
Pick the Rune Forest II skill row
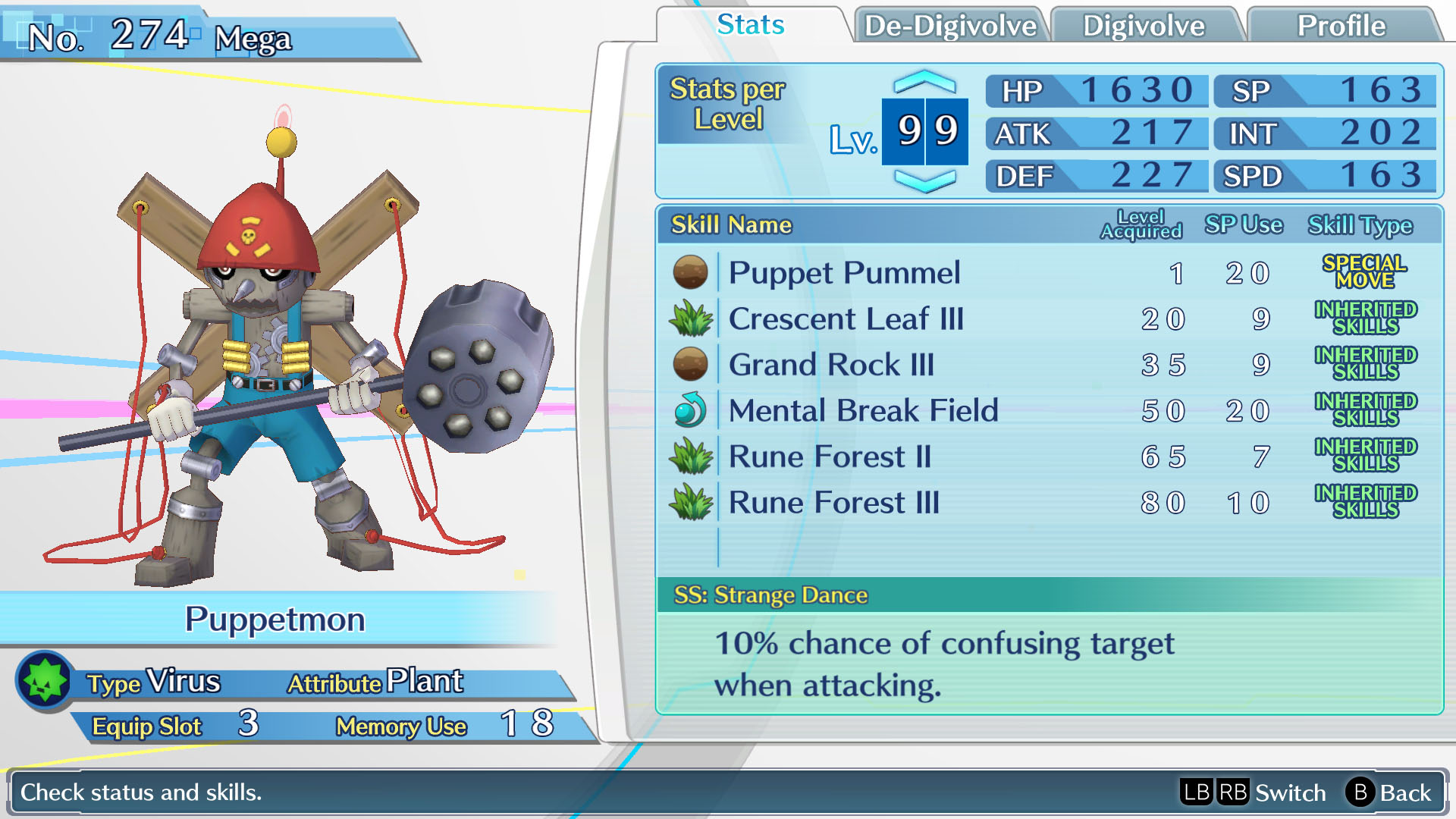pos(830,457)
